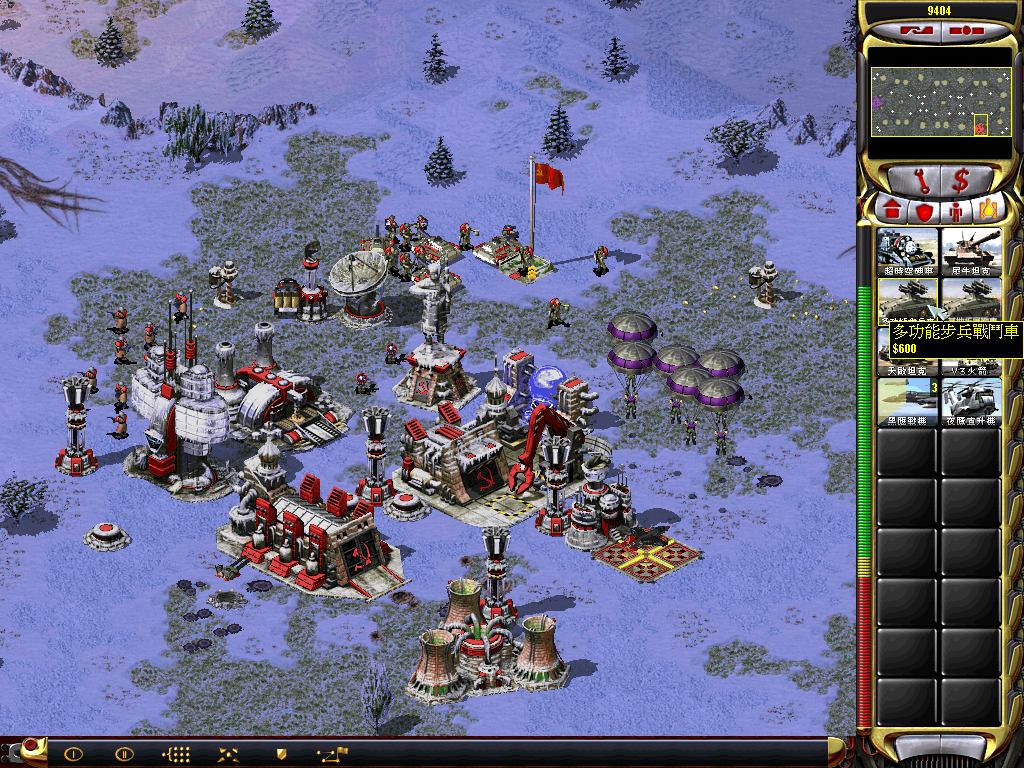
Task: Toggle waypoint planning mode flag icon
Action: [332, 754]
